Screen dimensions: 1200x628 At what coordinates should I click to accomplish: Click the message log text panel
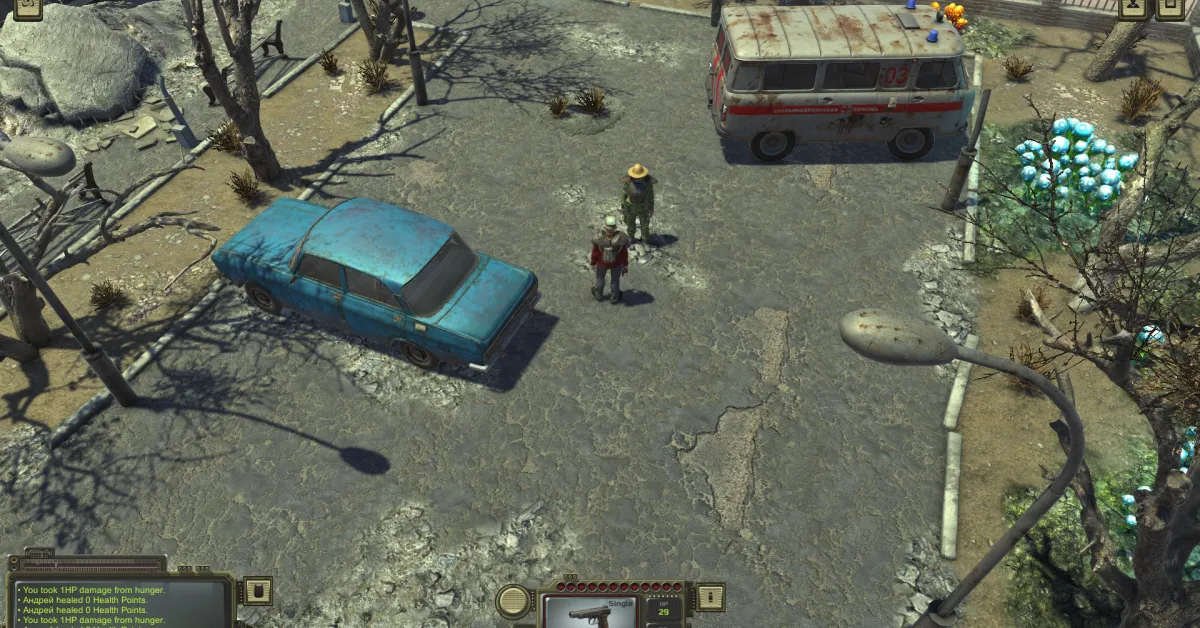click(x=120, y=604)
